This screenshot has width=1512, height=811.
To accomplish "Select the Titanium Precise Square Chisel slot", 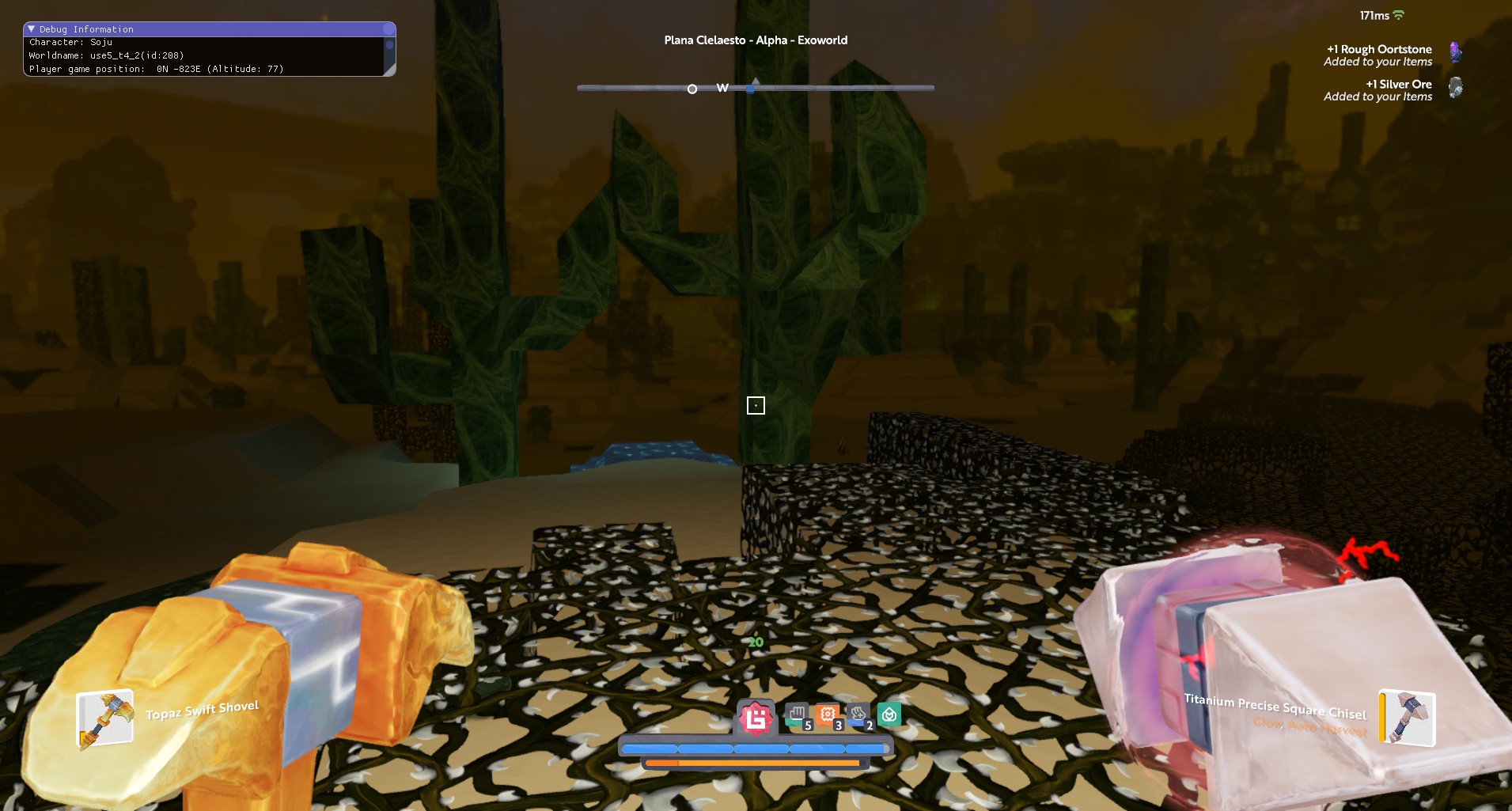I will (x=1407, y=717).
